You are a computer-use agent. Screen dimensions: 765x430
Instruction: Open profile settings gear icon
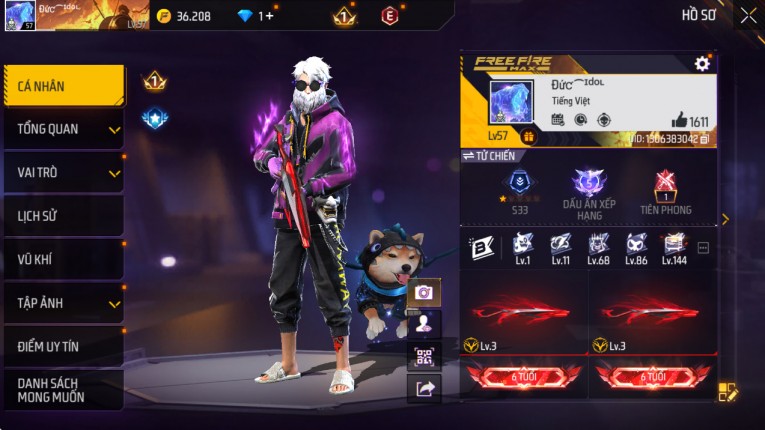702,64
